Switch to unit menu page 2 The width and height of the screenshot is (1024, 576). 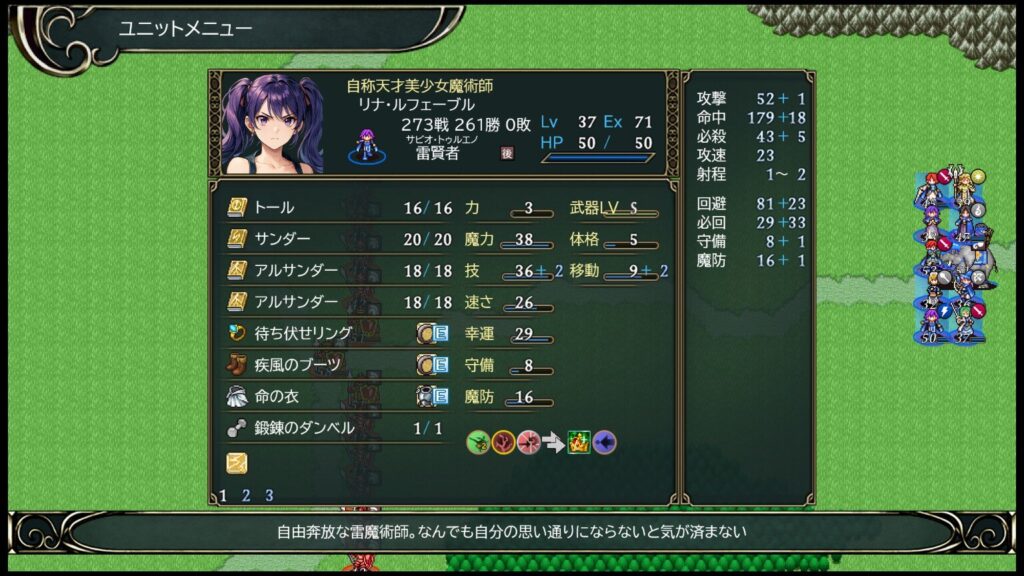tap(246, 495)
